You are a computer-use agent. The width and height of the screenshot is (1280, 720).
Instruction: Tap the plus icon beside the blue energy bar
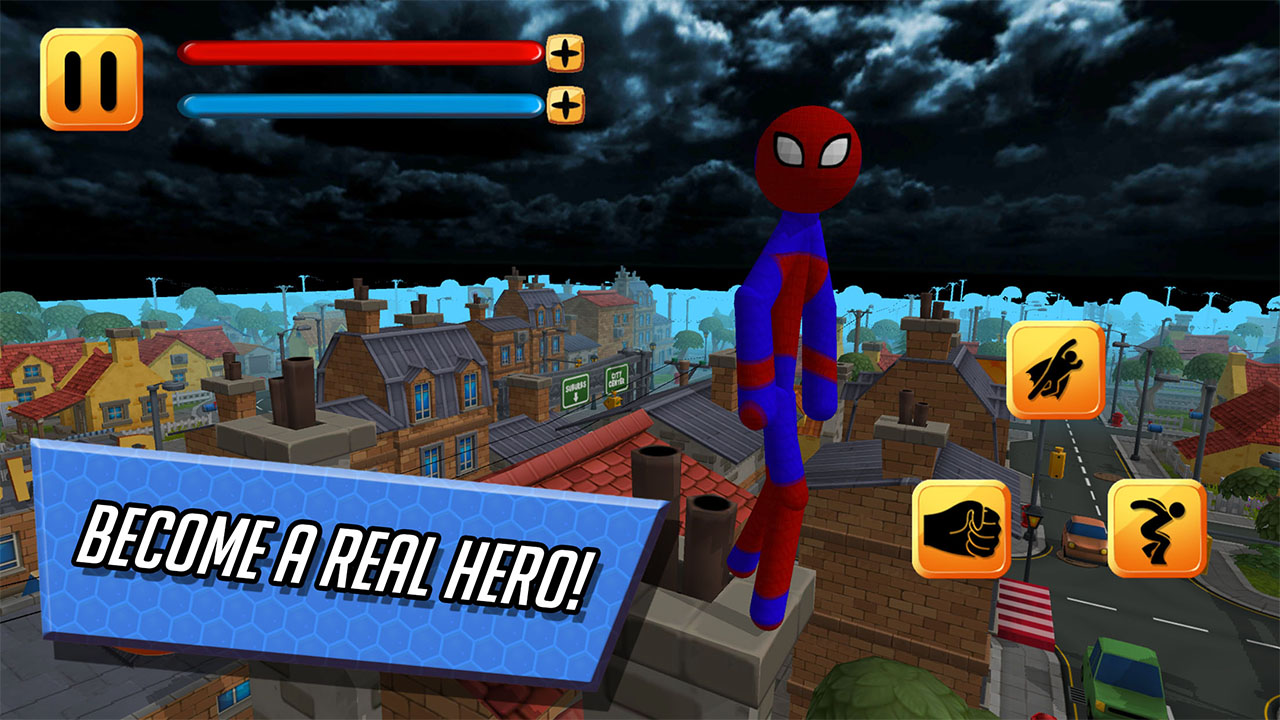tap(565, 104)
